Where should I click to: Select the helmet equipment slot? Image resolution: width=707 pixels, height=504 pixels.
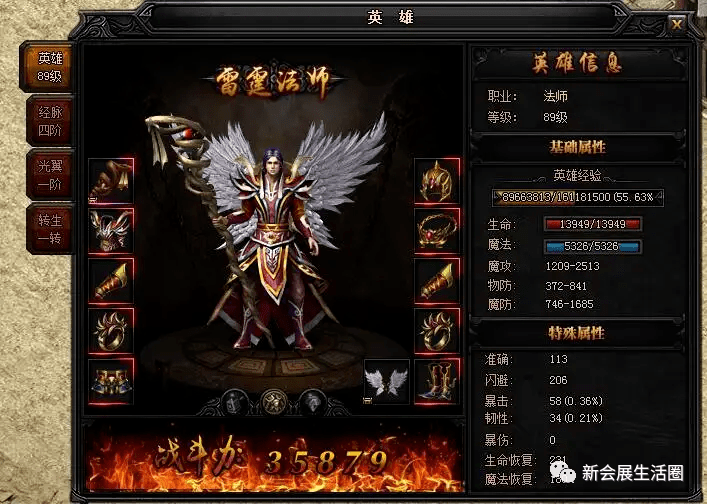[437, 181]
